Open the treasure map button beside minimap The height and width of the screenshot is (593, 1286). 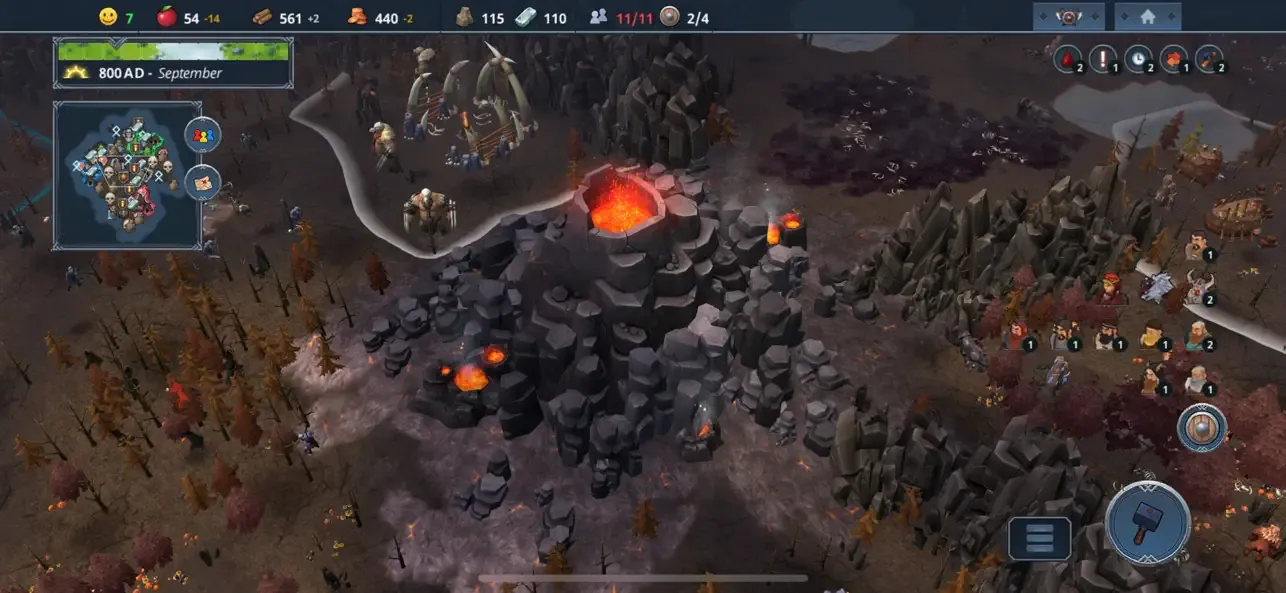coord(203,183)
